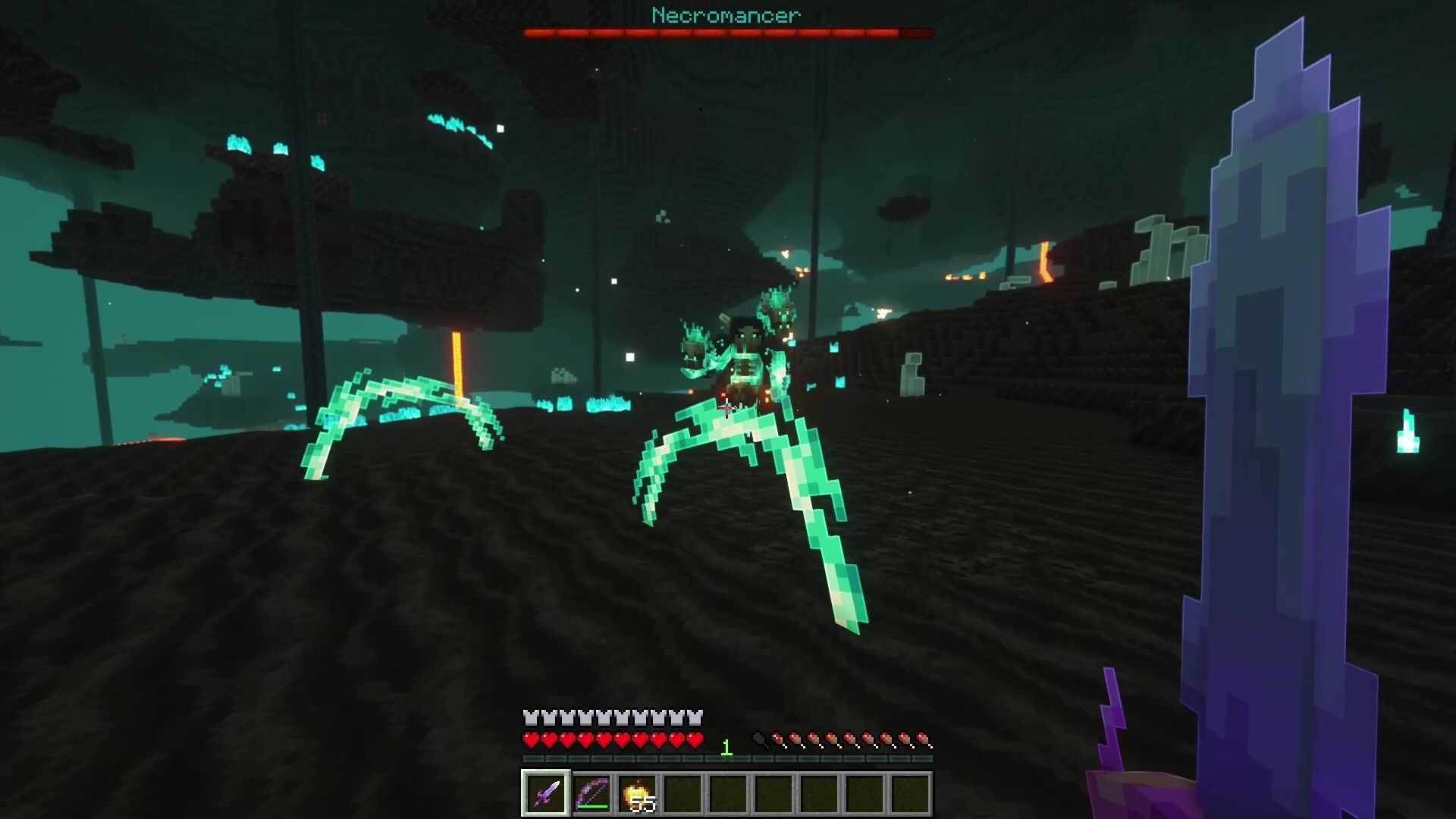
Task: Click the experience progress bar
Action: [726, 758]
